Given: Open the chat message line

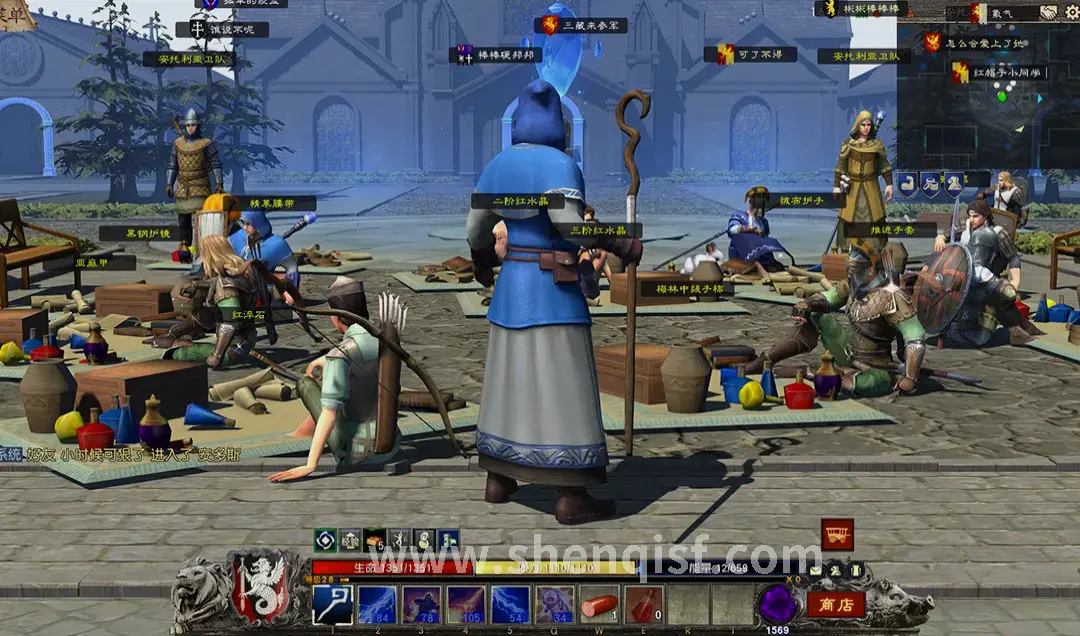Looking at the screenshot, I should [x=120, y=454].
